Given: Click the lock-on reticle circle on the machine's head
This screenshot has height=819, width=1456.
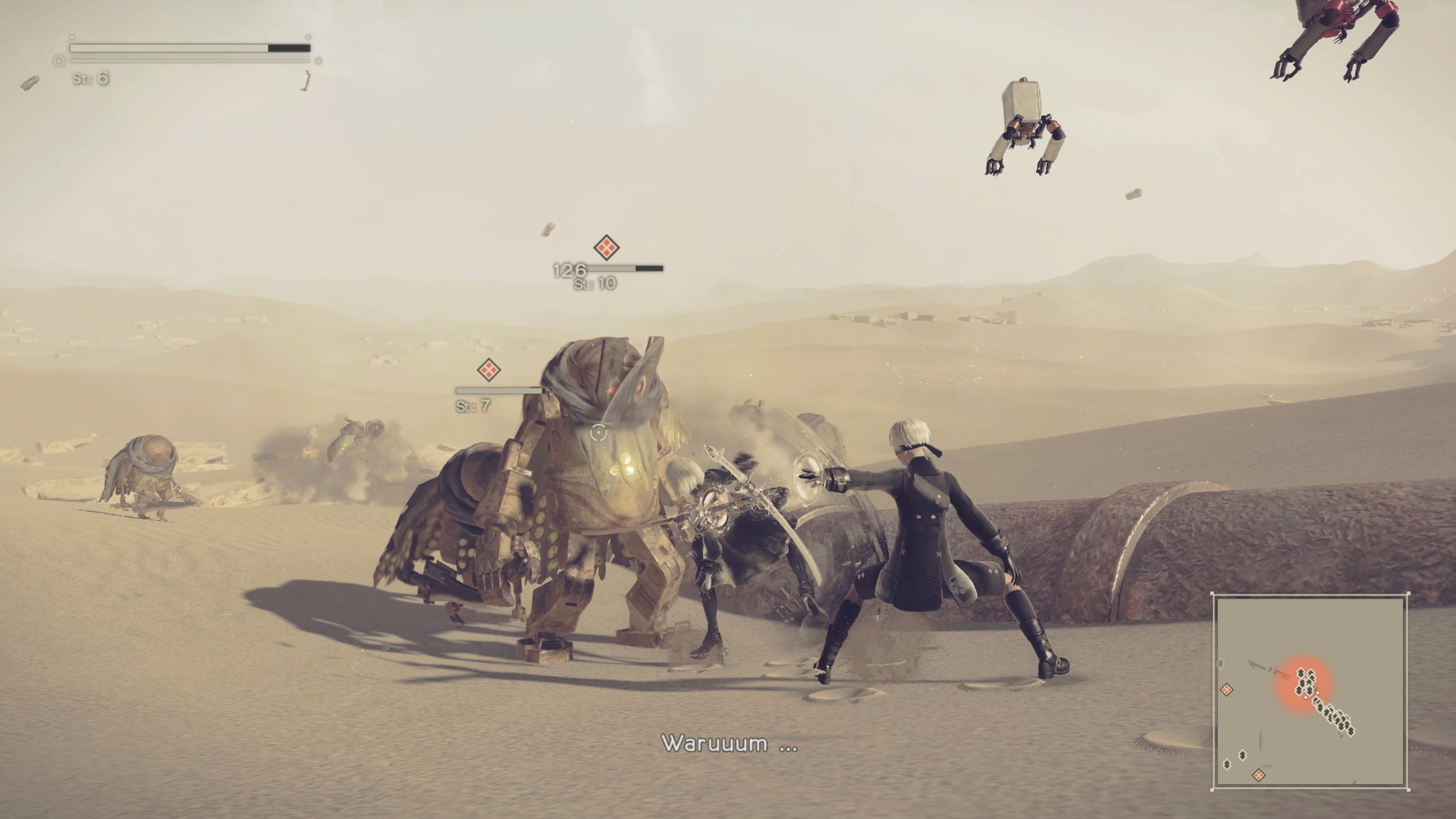Looking at the screenshot, I should click(599, 433).
